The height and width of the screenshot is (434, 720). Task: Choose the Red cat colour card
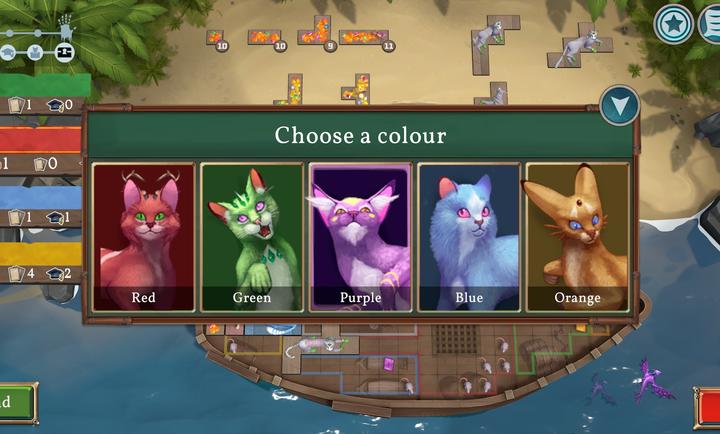click(144, 236)
